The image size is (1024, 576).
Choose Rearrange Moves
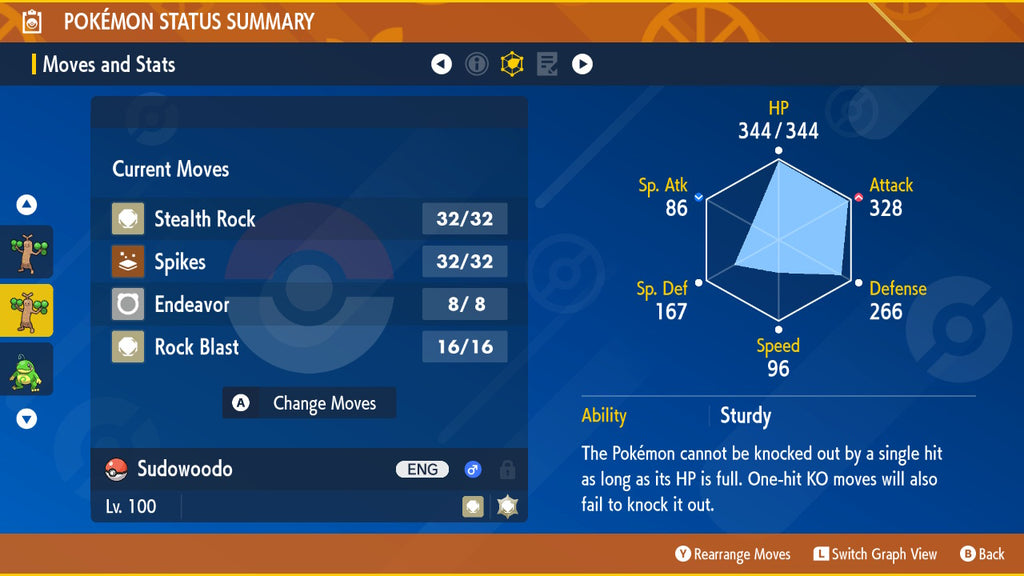tap(733, 554)
